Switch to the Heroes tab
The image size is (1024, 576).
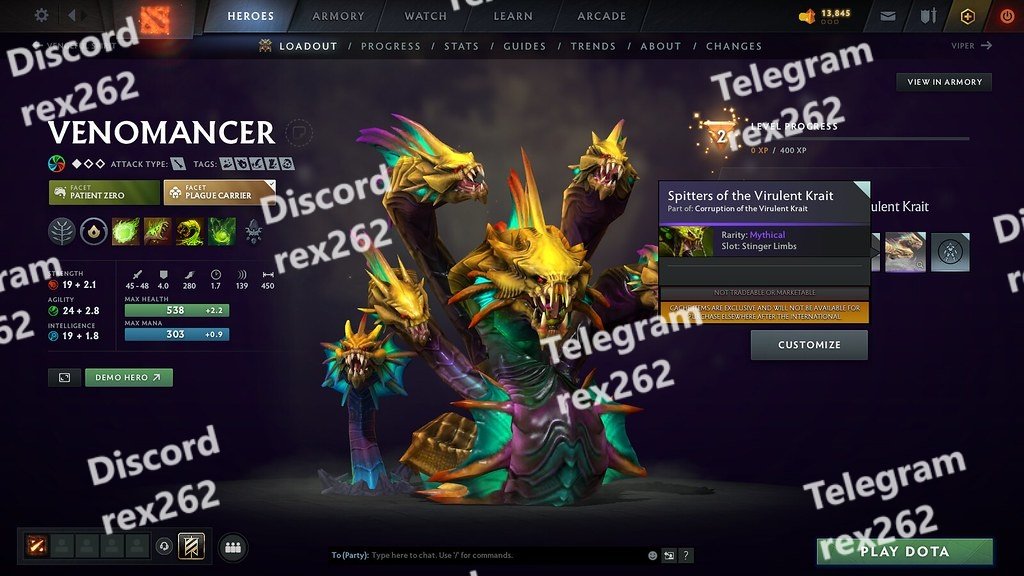point(251,16)
